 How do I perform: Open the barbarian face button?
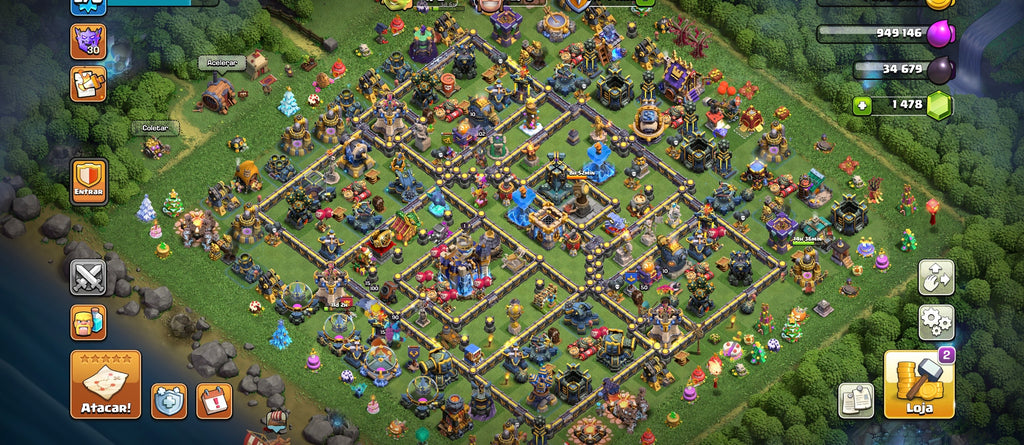[x=88, y=322]
